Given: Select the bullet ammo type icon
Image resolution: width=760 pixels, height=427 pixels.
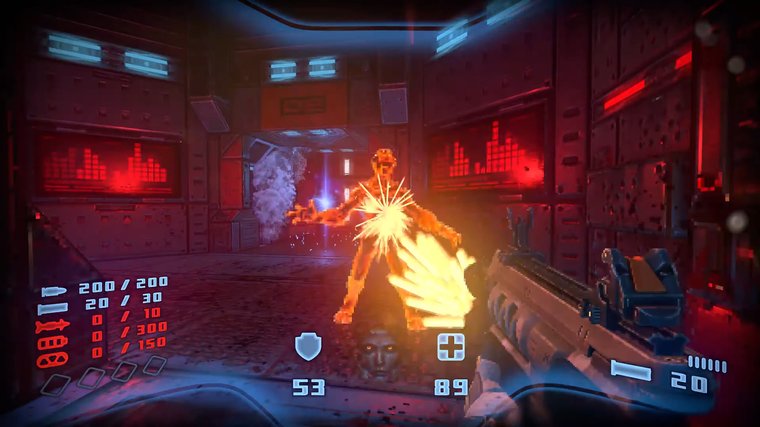Looking at the screenshot, I should point(53,293).
